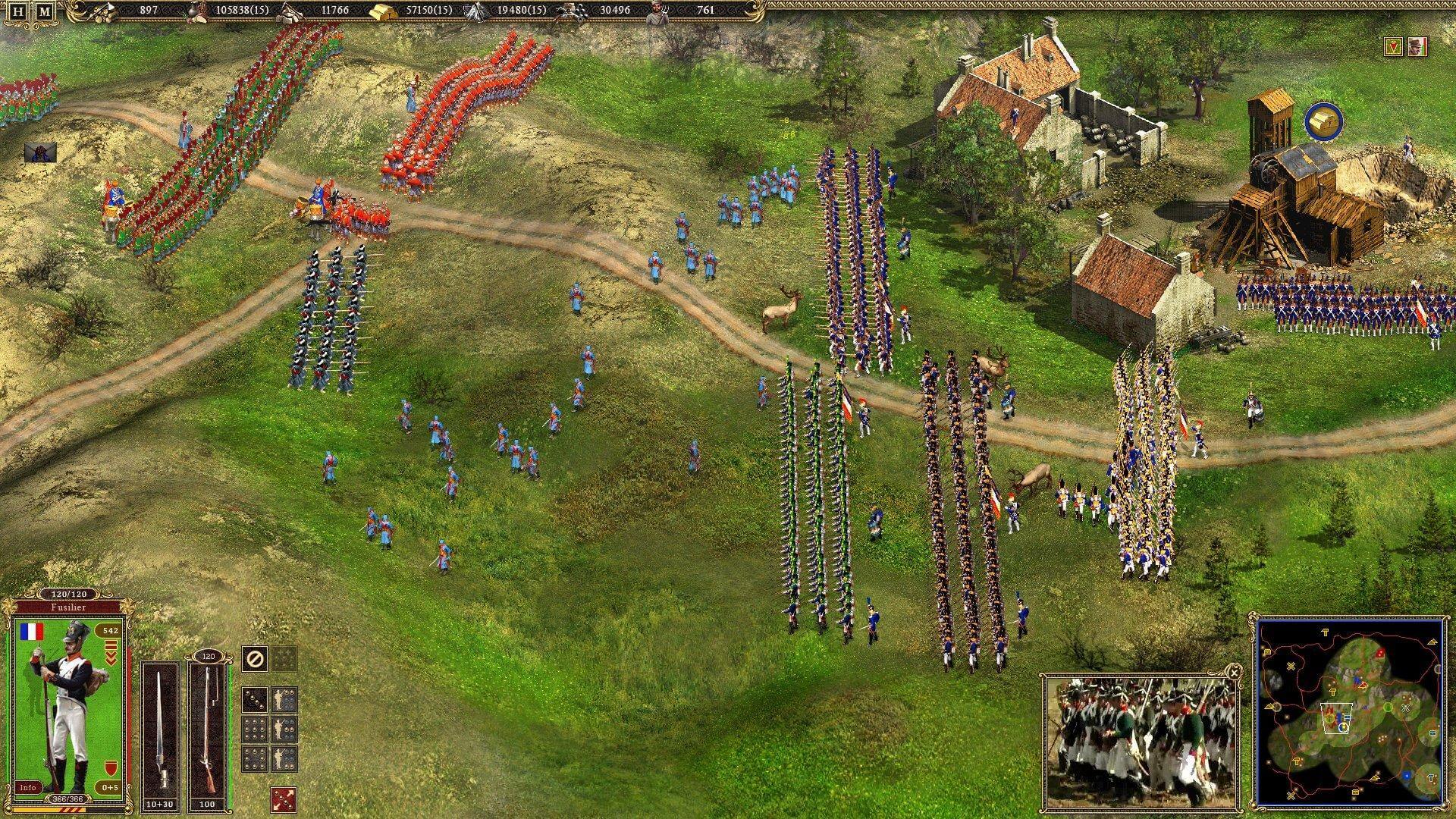Open the H menu button

tap(19, 11)
